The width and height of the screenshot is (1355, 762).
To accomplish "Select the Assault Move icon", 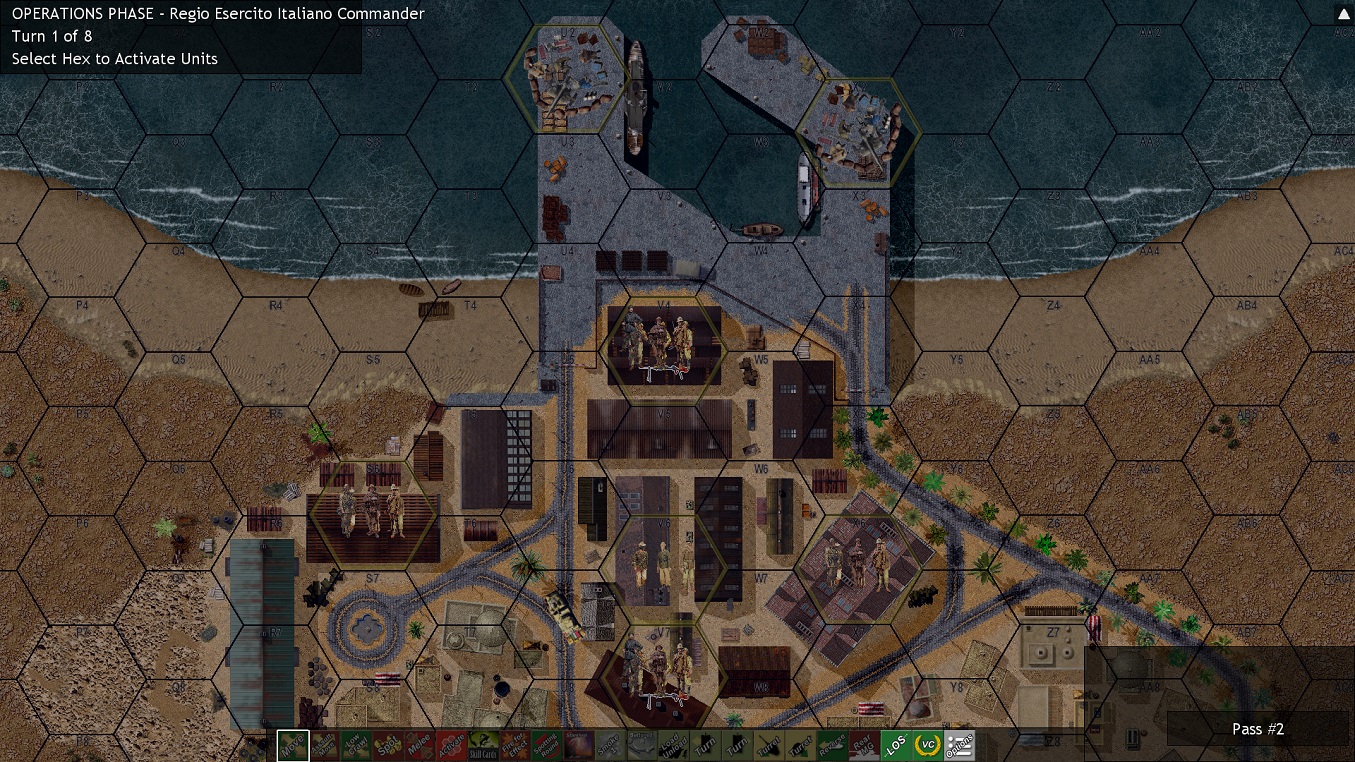I will coord(326,745).
